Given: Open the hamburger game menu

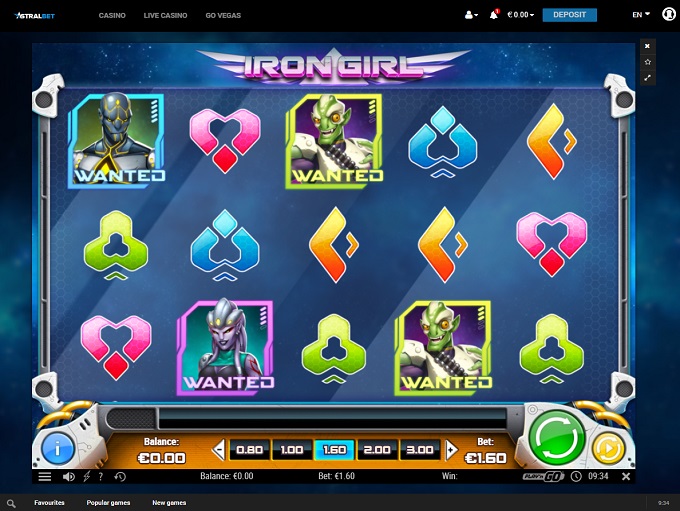Looking at the screenshot, I should tap(45, 477).
